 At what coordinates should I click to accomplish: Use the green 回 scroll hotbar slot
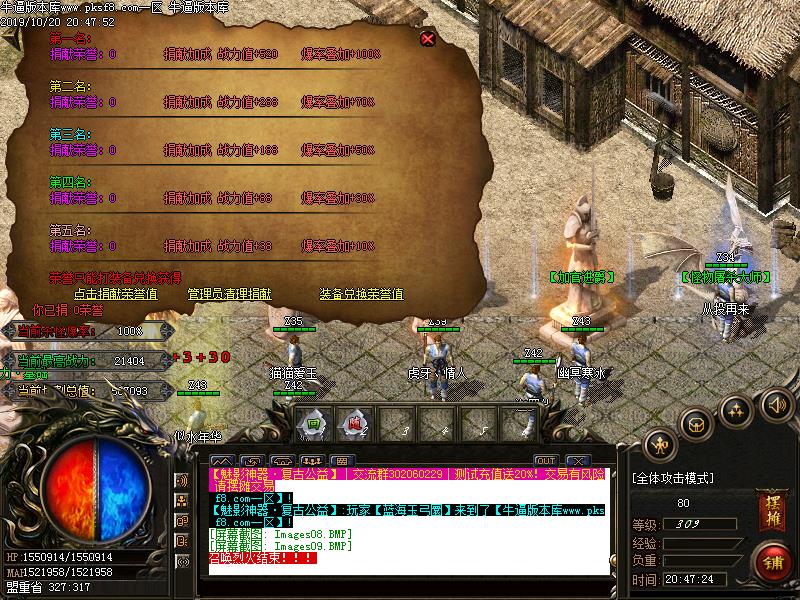313,423
